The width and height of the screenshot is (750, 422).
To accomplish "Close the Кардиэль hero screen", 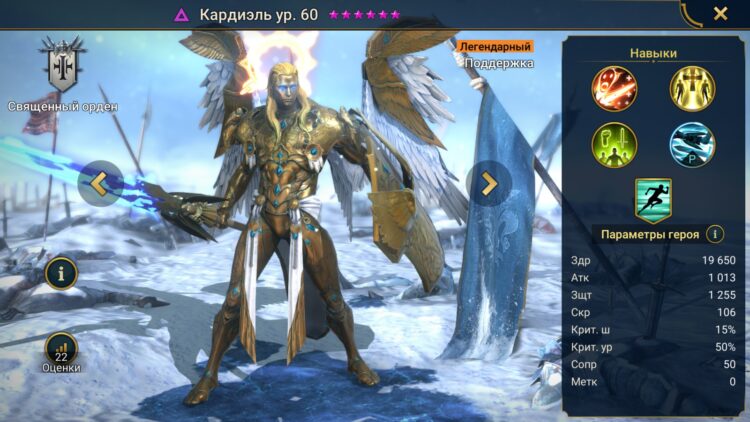I will pos(720,14).
